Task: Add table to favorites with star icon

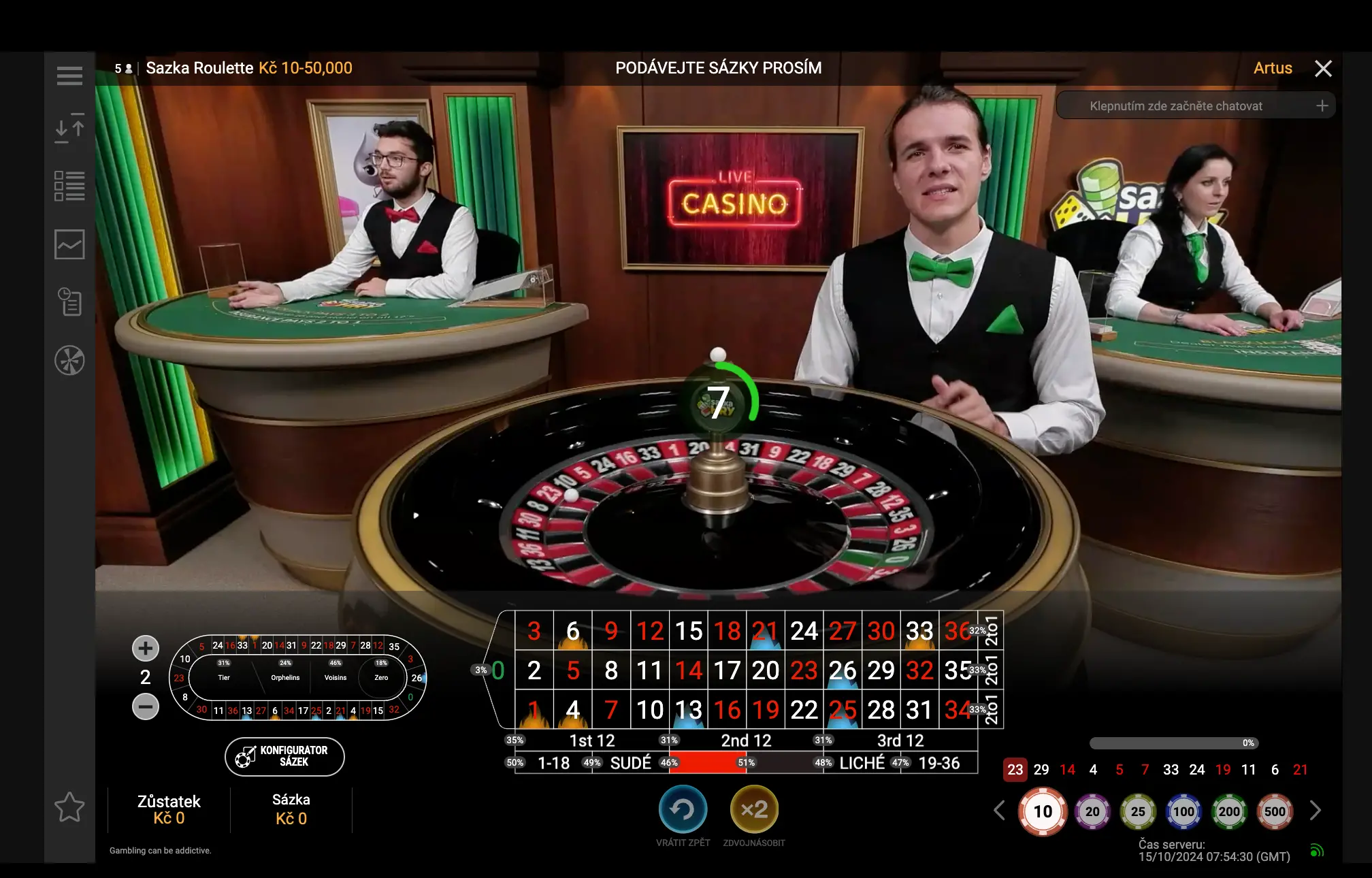Action: click(69, 807)
